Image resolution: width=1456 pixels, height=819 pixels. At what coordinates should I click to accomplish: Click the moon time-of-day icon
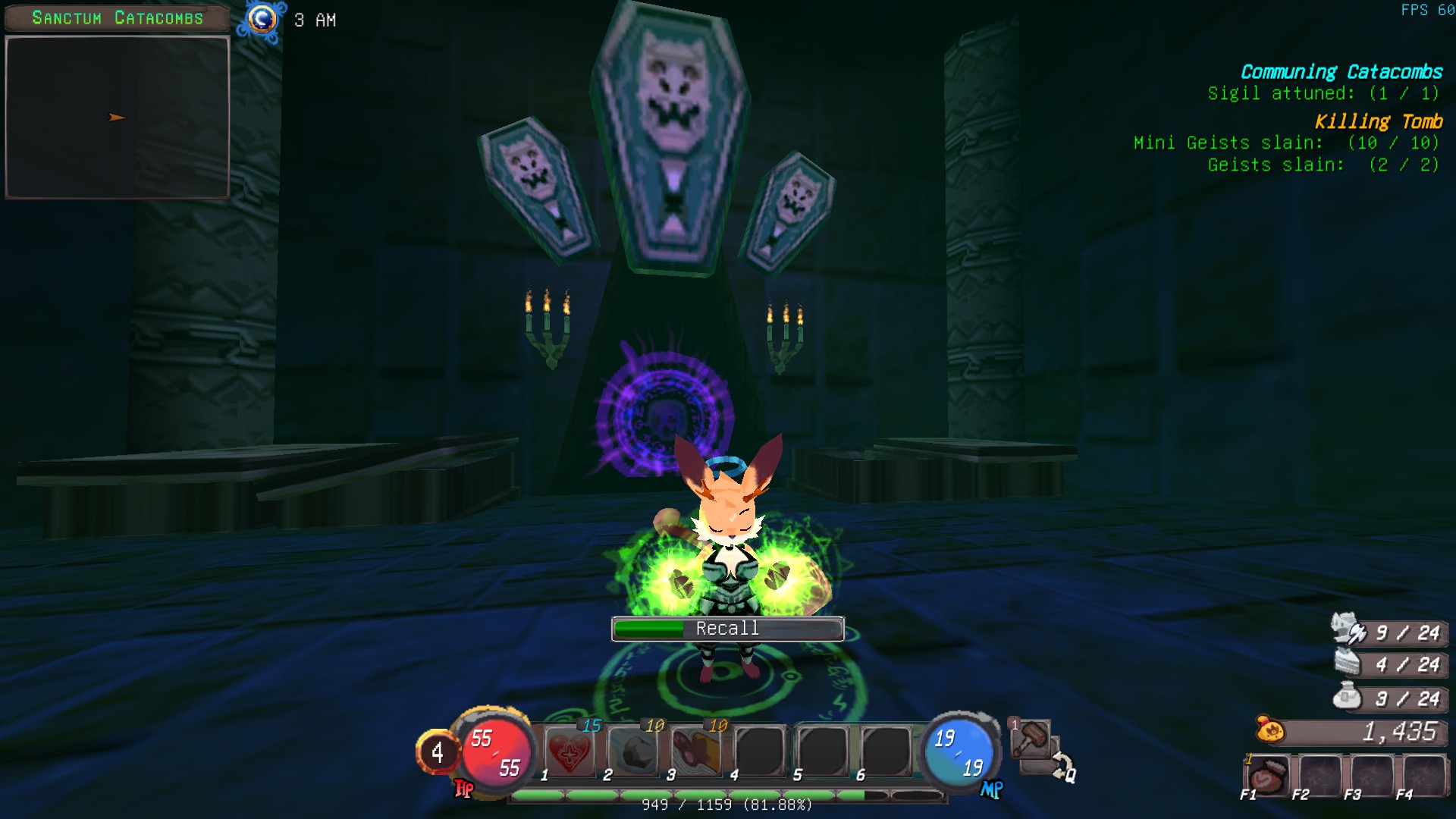[262, 20]
